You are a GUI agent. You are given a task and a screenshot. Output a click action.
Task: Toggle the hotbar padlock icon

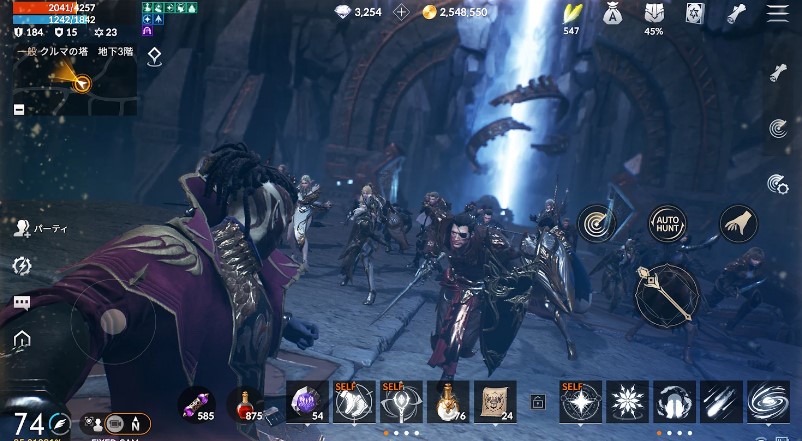[538, 402]
